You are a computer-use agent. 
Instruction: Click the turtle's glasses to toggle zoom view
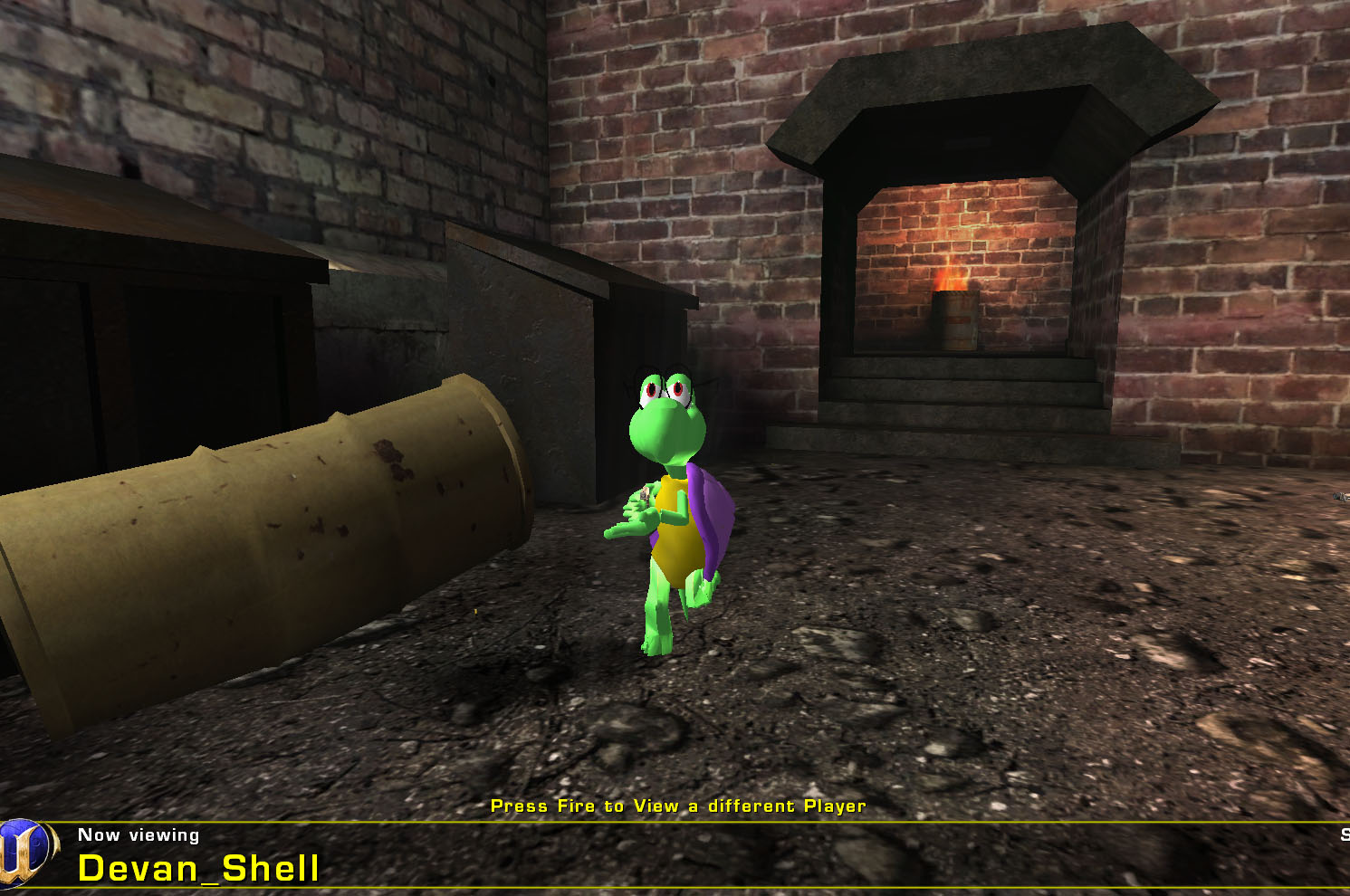665,385
